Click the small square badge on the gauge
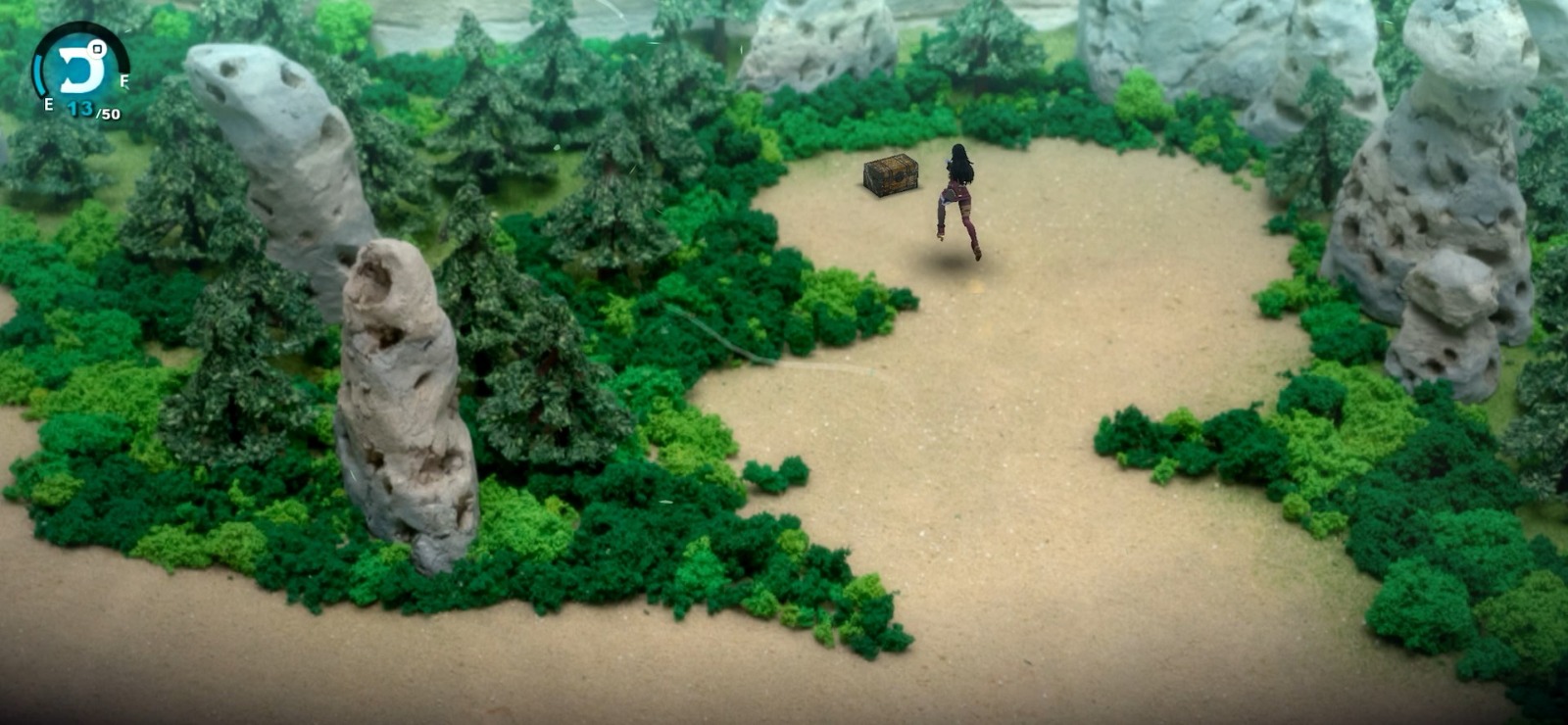Image resolution: width=1568 pixels, height=725 pixels. [x=97, y=49]
